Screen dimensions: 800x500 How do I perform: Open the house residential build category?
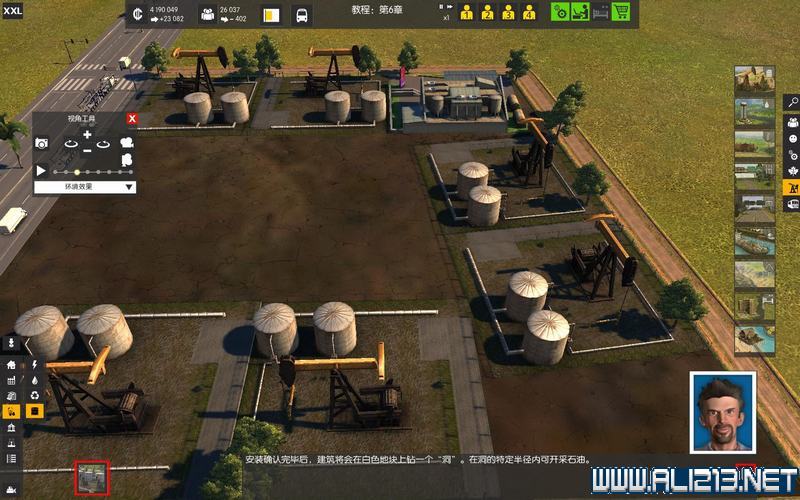pyautogui.click(x=11, y=365)
